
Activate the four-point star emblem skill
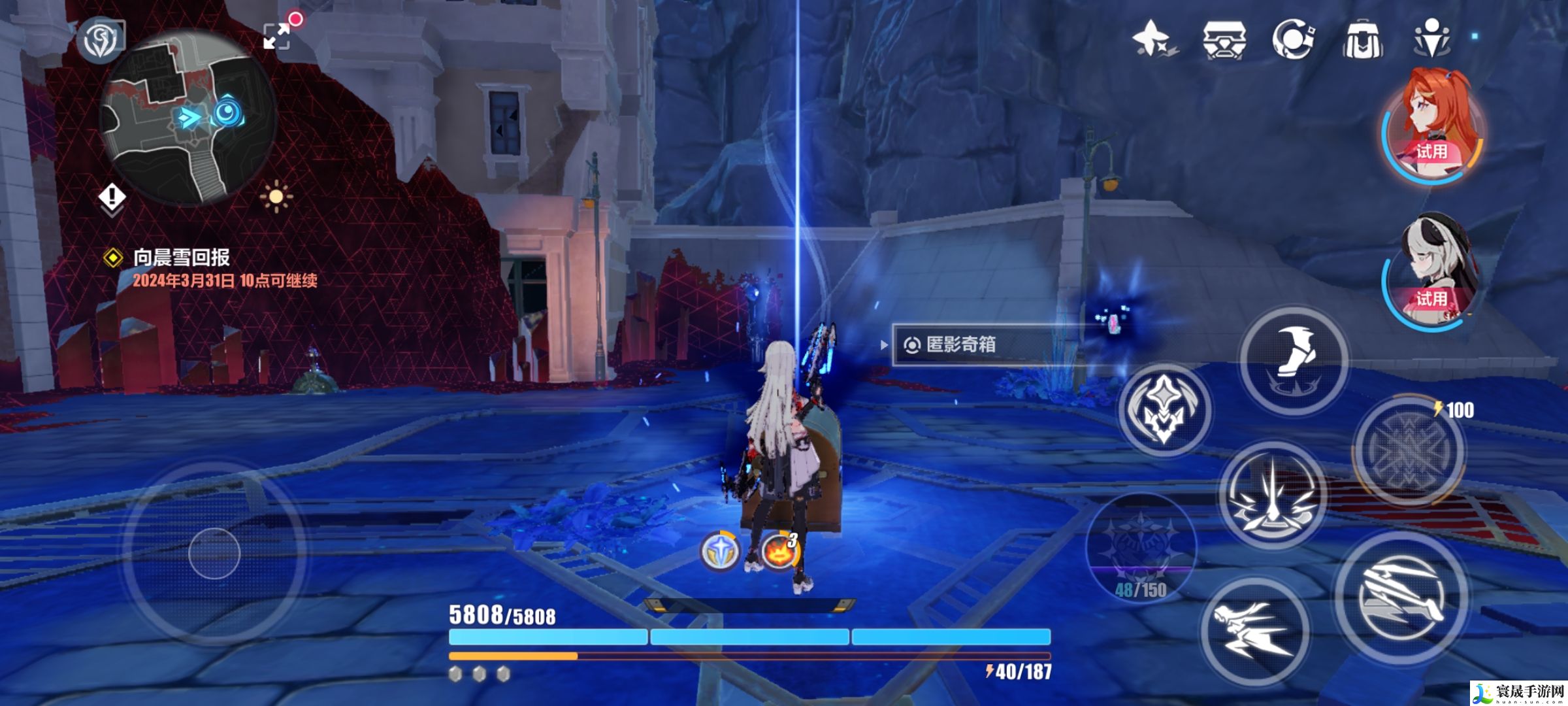[x=1164, y=410]
